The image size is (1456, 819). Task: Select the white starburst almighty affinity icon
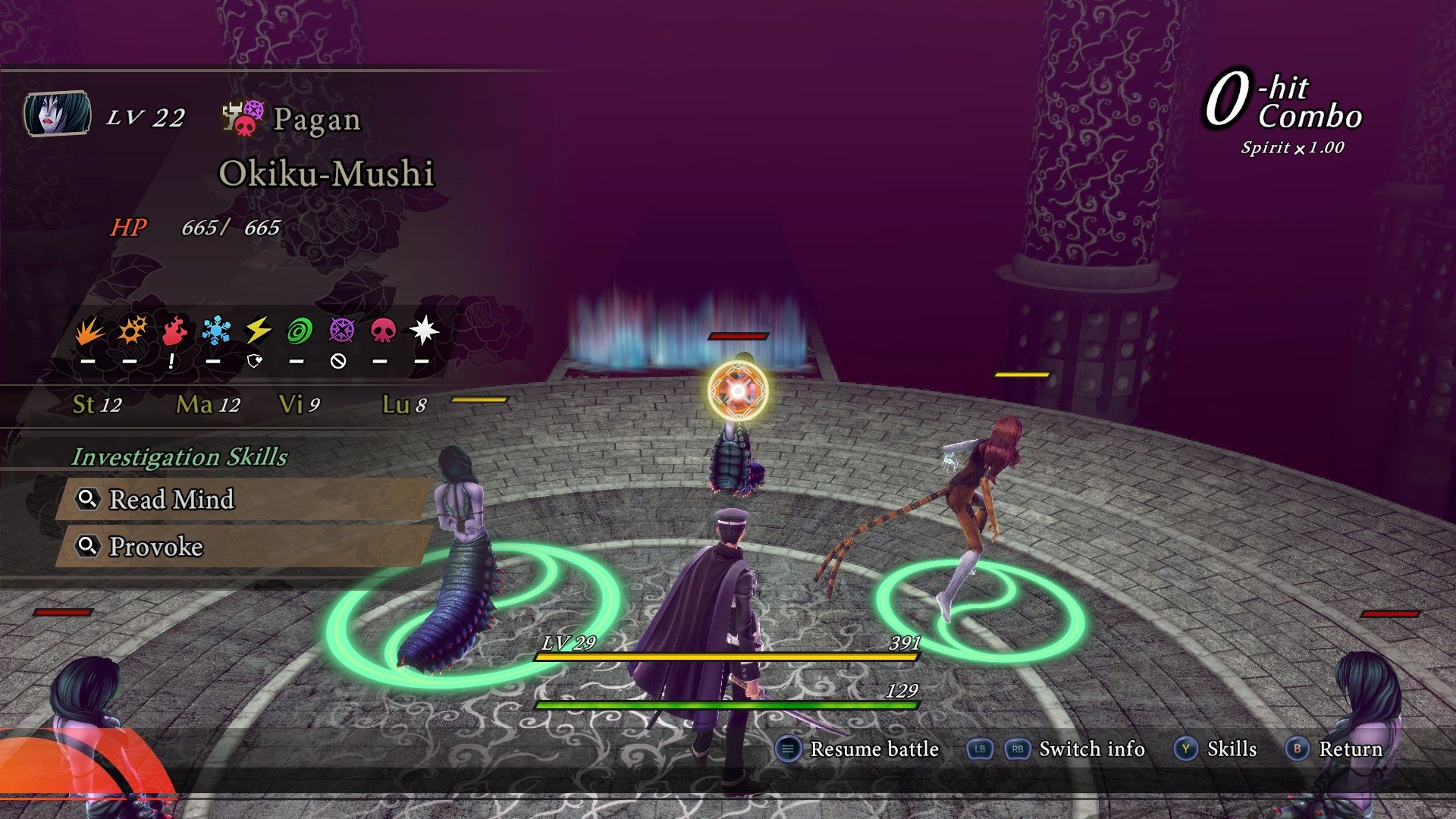(x=423, y=331)
